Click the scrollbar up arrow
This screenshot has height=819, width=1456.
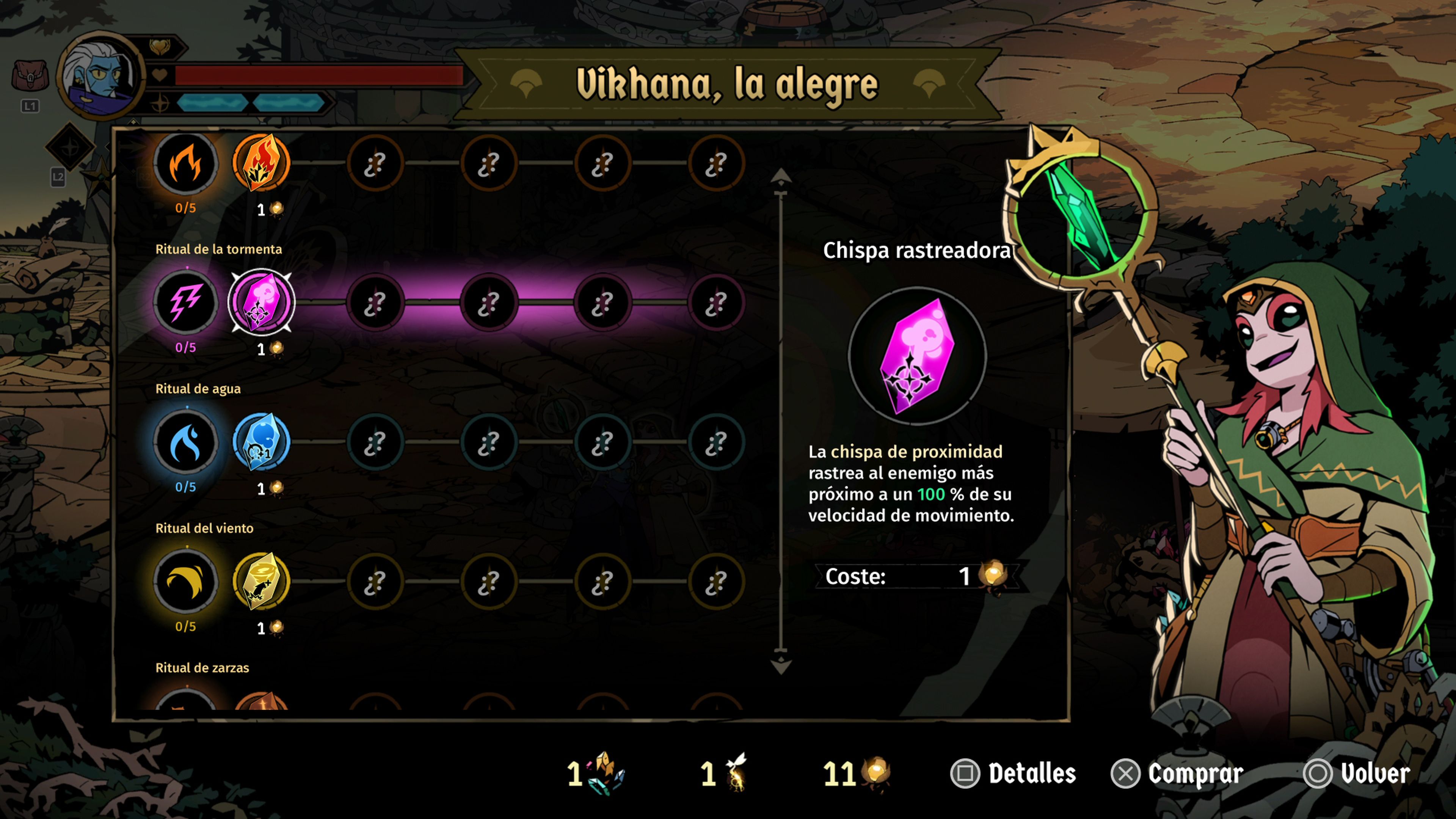click(781, 177)
